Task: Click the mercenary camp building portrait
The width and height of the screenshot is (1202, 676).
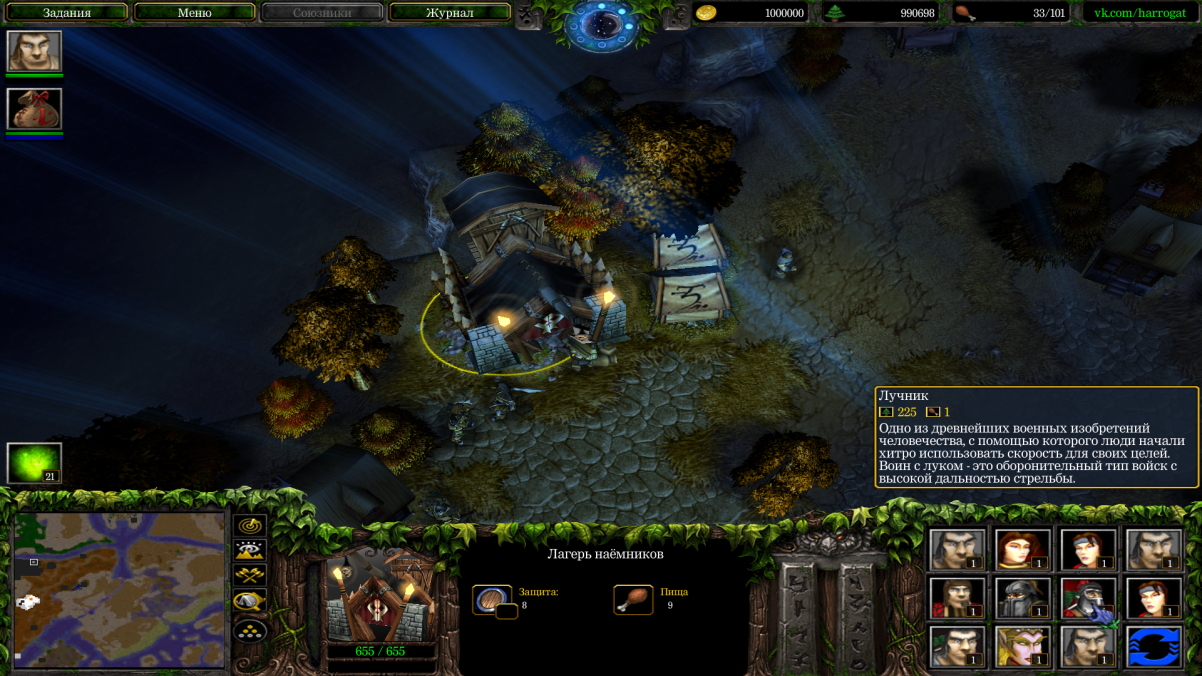Action: [380, 595]
